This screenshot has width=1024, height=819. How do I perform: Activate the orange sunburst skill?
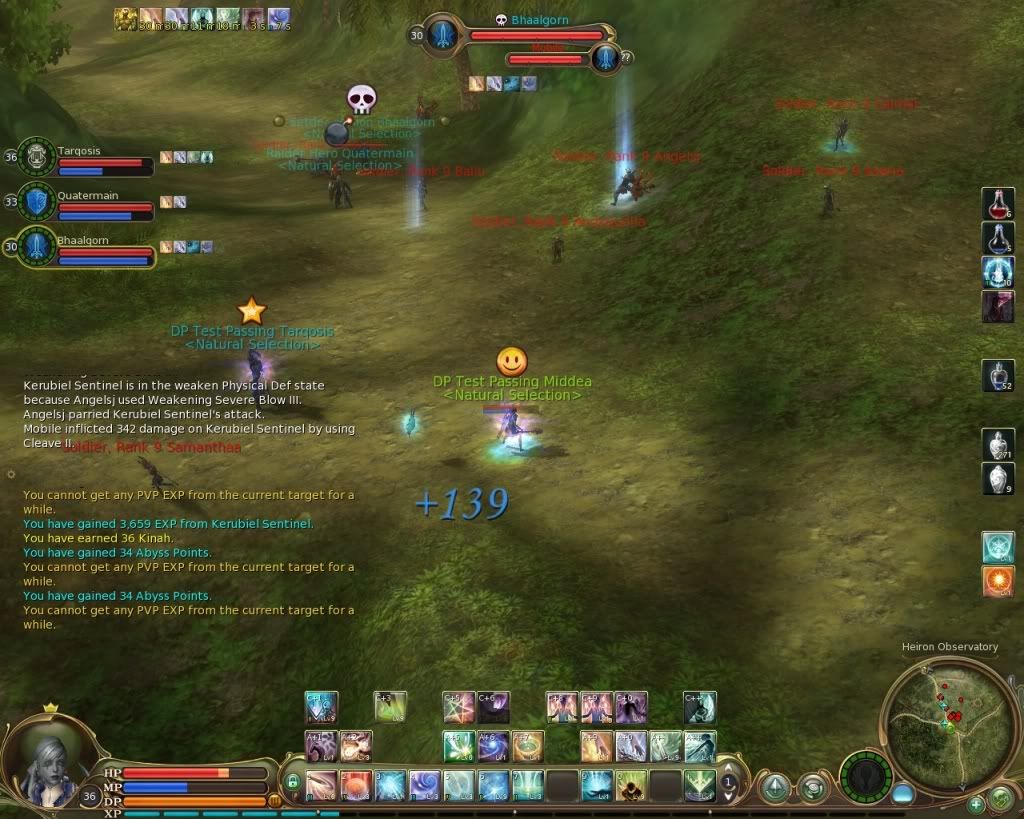(x=997, y=581)
